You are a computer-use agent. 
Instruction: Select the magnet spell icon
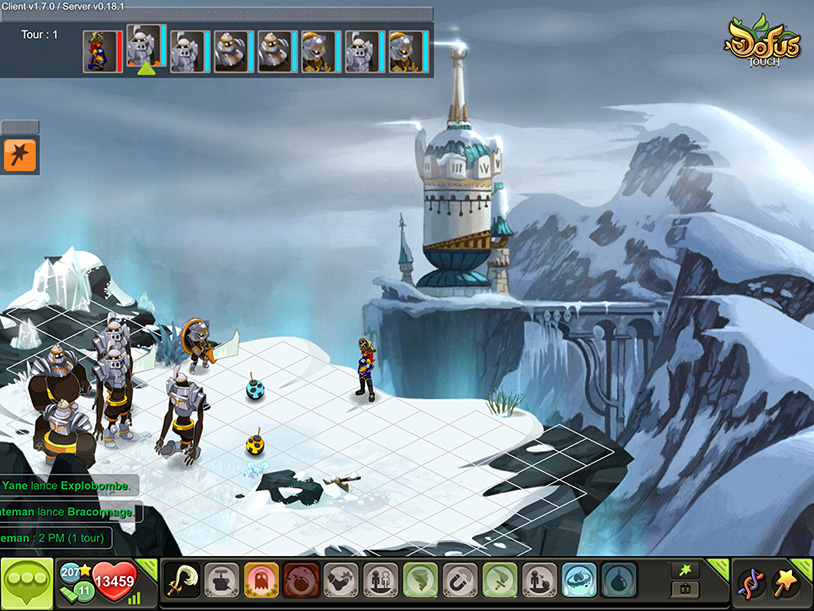(459, 580)
